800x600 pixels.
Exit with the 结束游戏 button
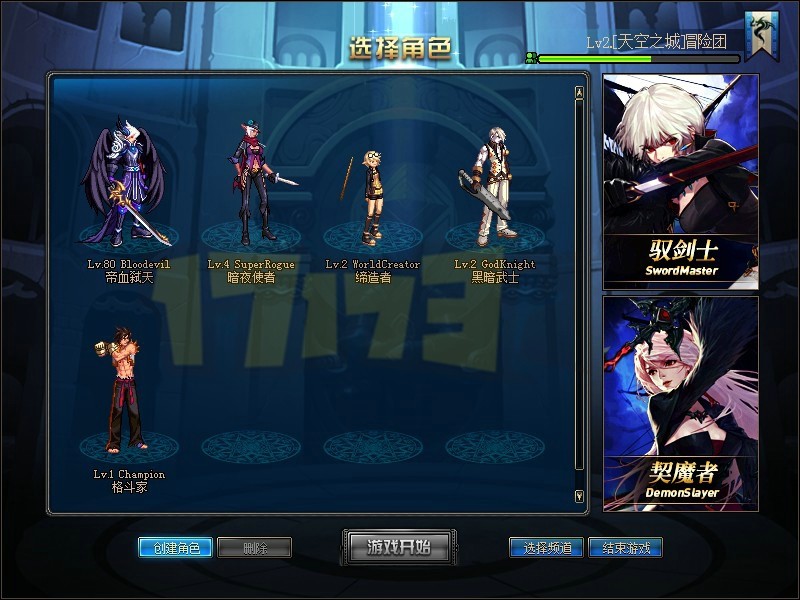pos(625,548)
